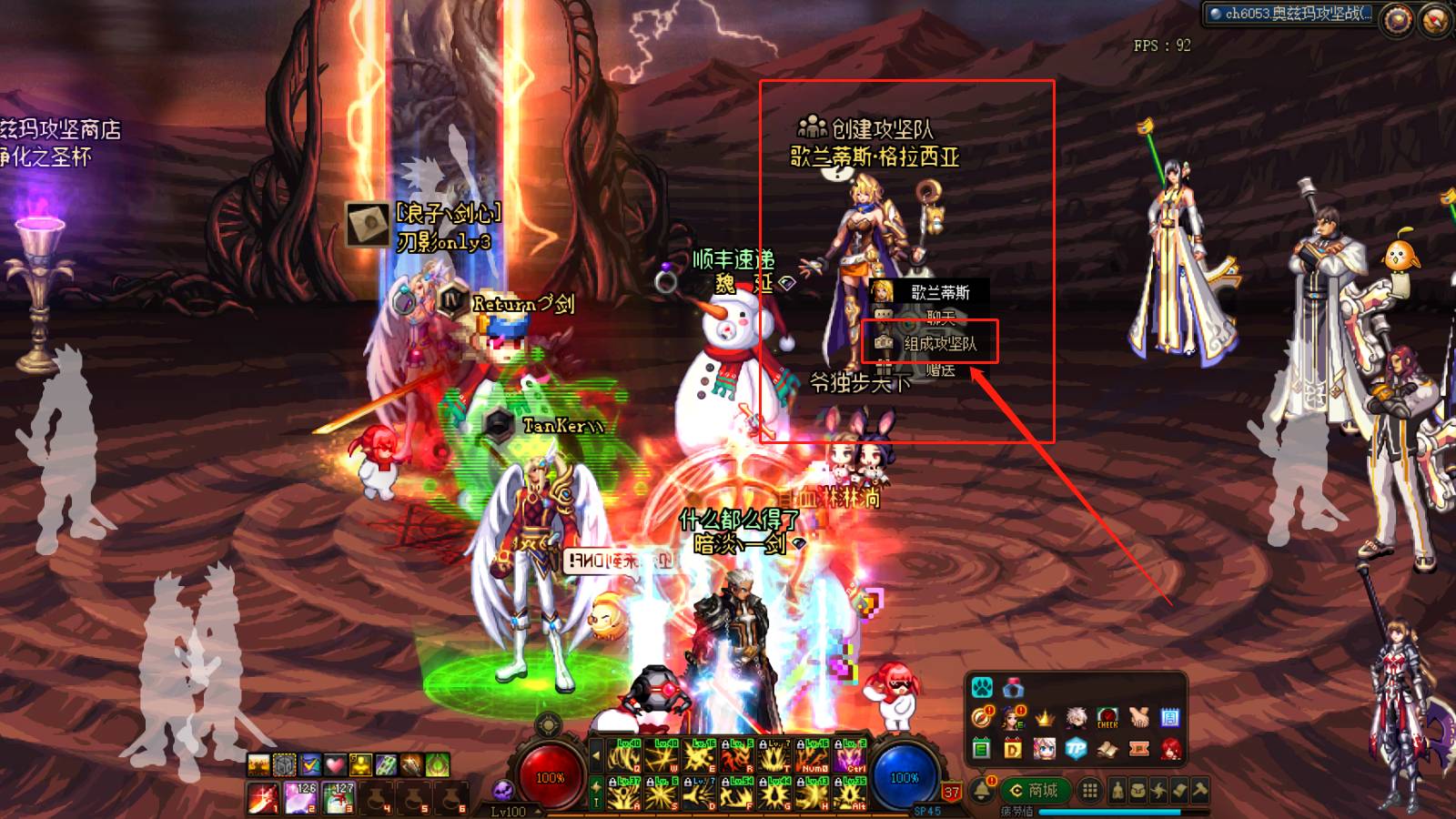1456x819 pixels.
Task: Open the hammer icon in bottom menu
Action: (x=1200, y=791)
